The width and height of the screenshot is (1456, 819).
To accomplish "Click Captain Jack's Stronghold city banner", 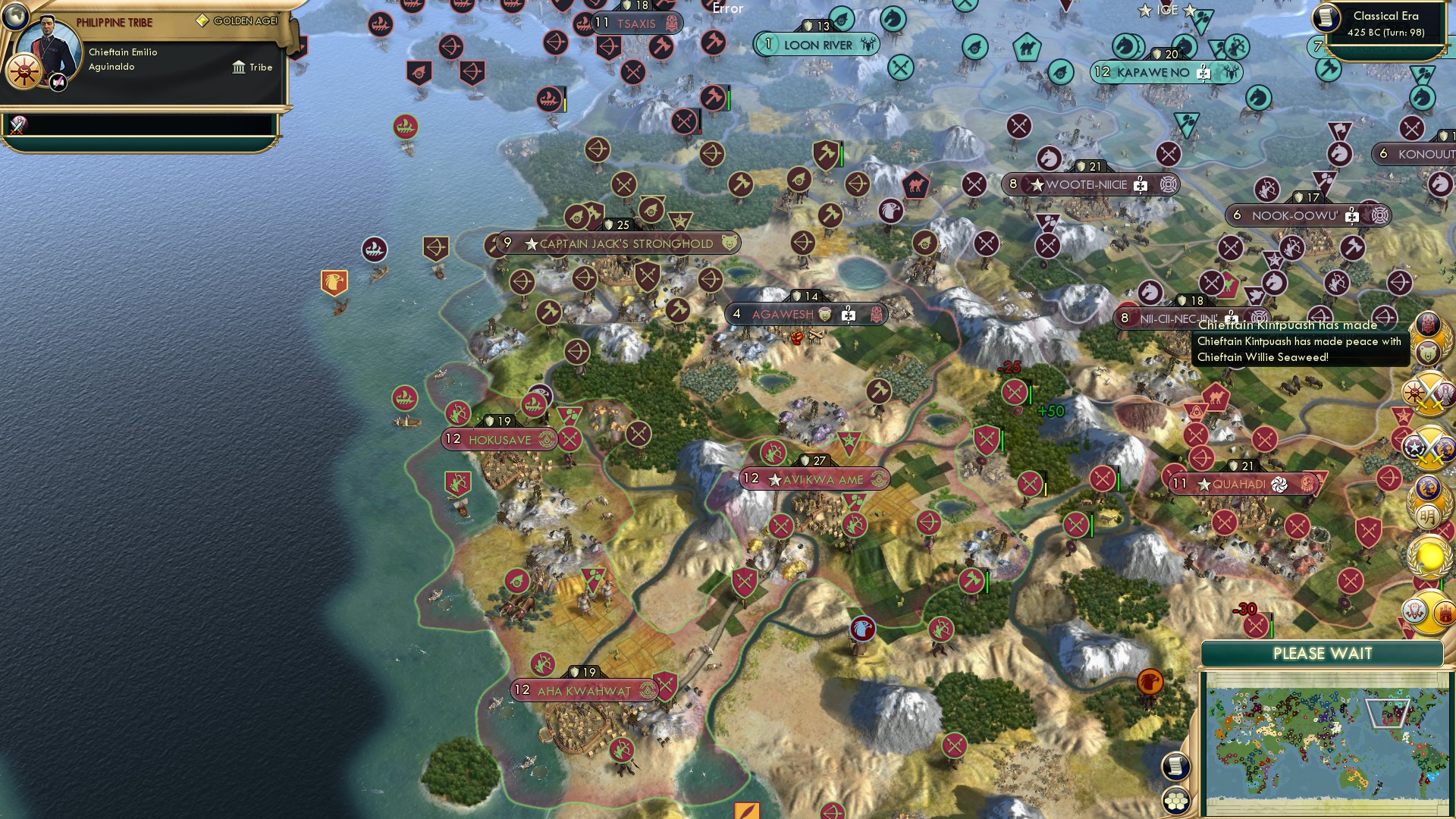I will [616, 243].
